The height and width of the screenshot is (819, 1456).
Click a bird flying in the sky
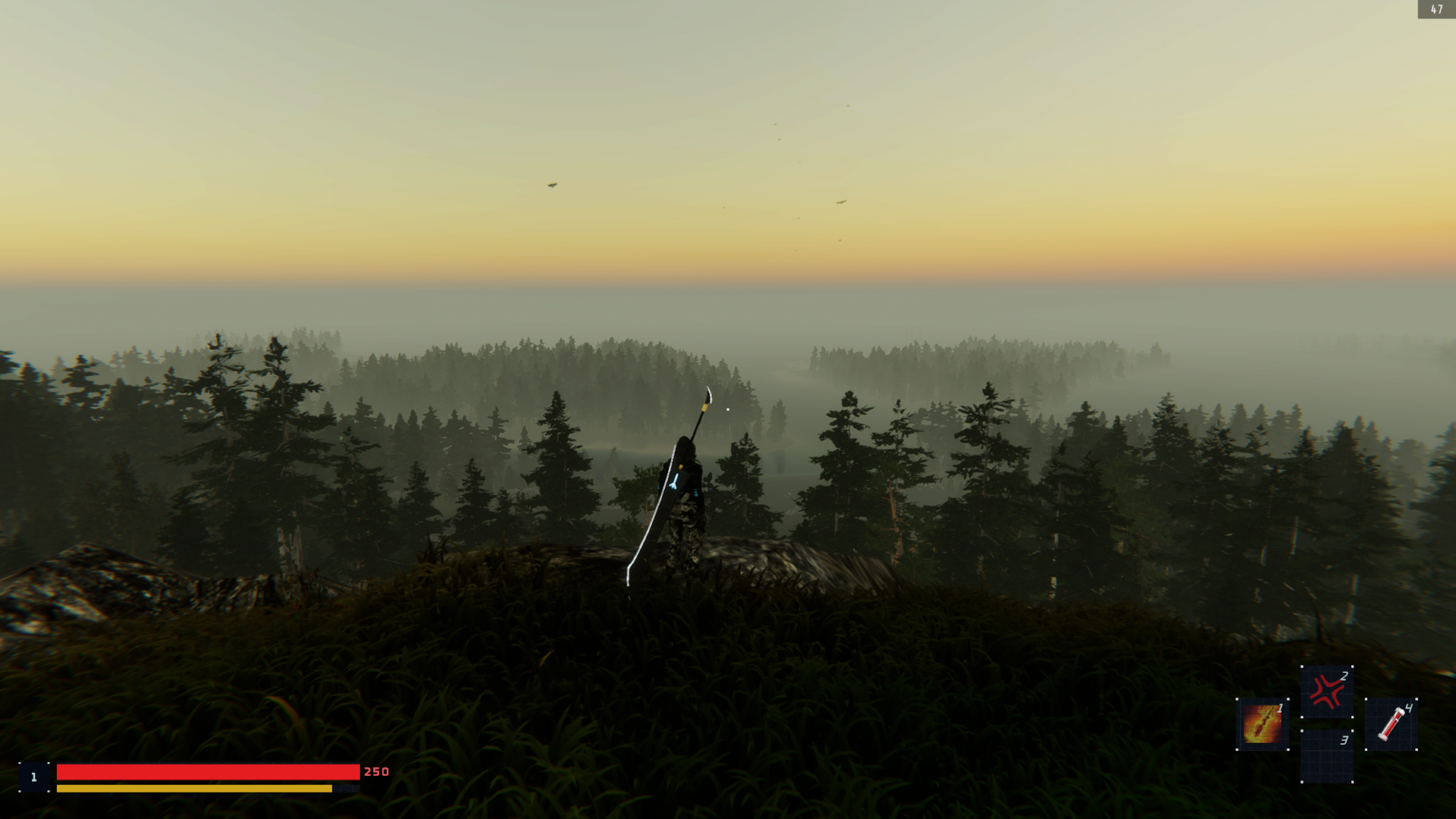pos(551,184)
